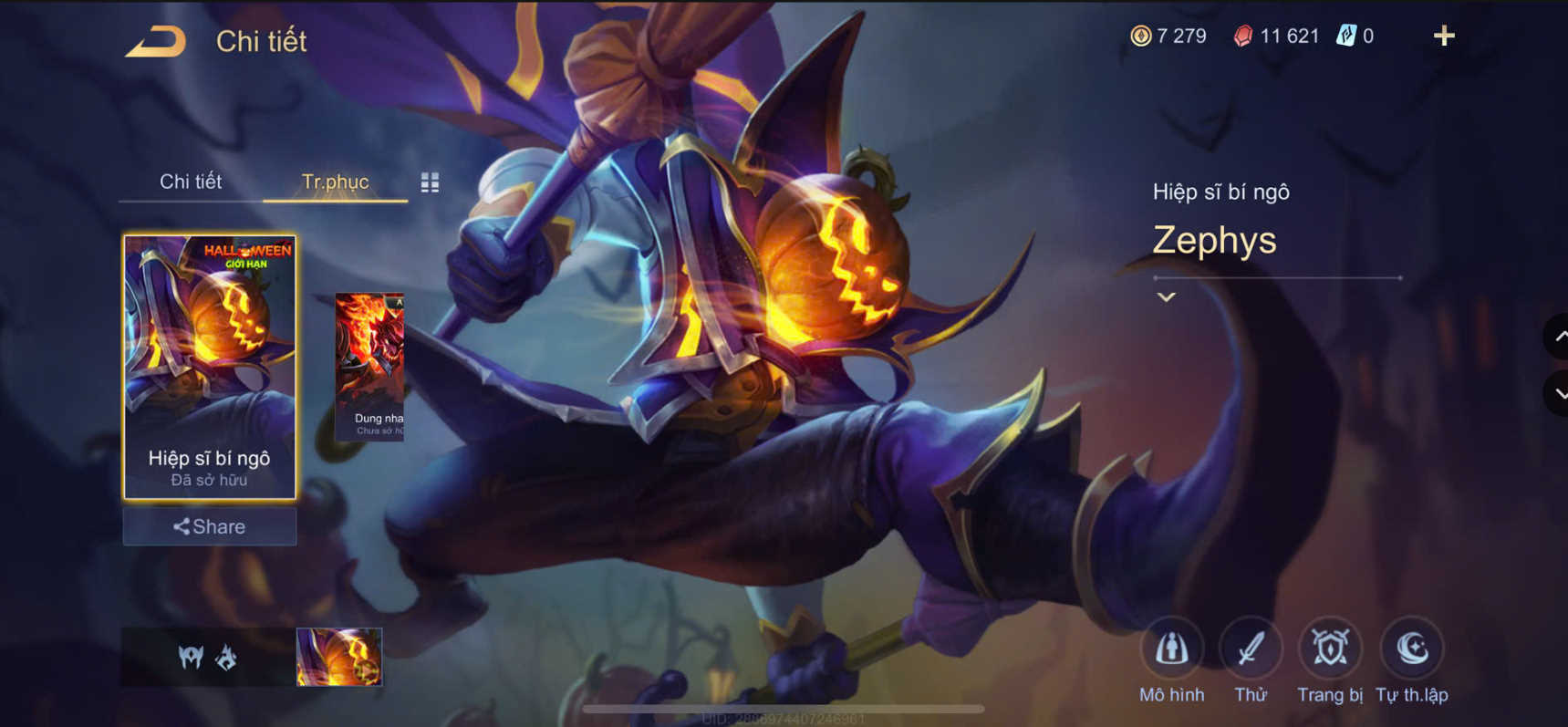The image size is (1568, 727).
Task: Expand the chevron below the Zephys name
Action: pyautogui.click(x=1165, y=296)
